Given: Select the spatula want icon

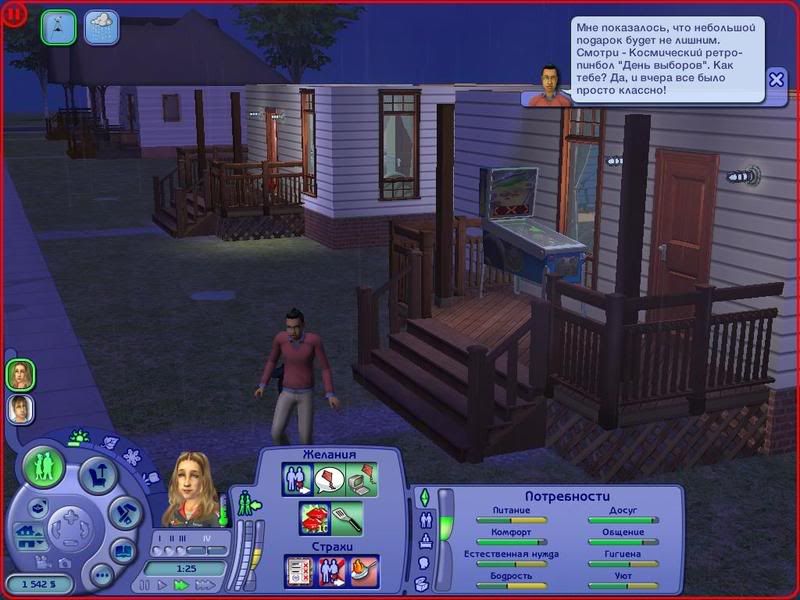Looking at the screenshot, I should 347,518.
